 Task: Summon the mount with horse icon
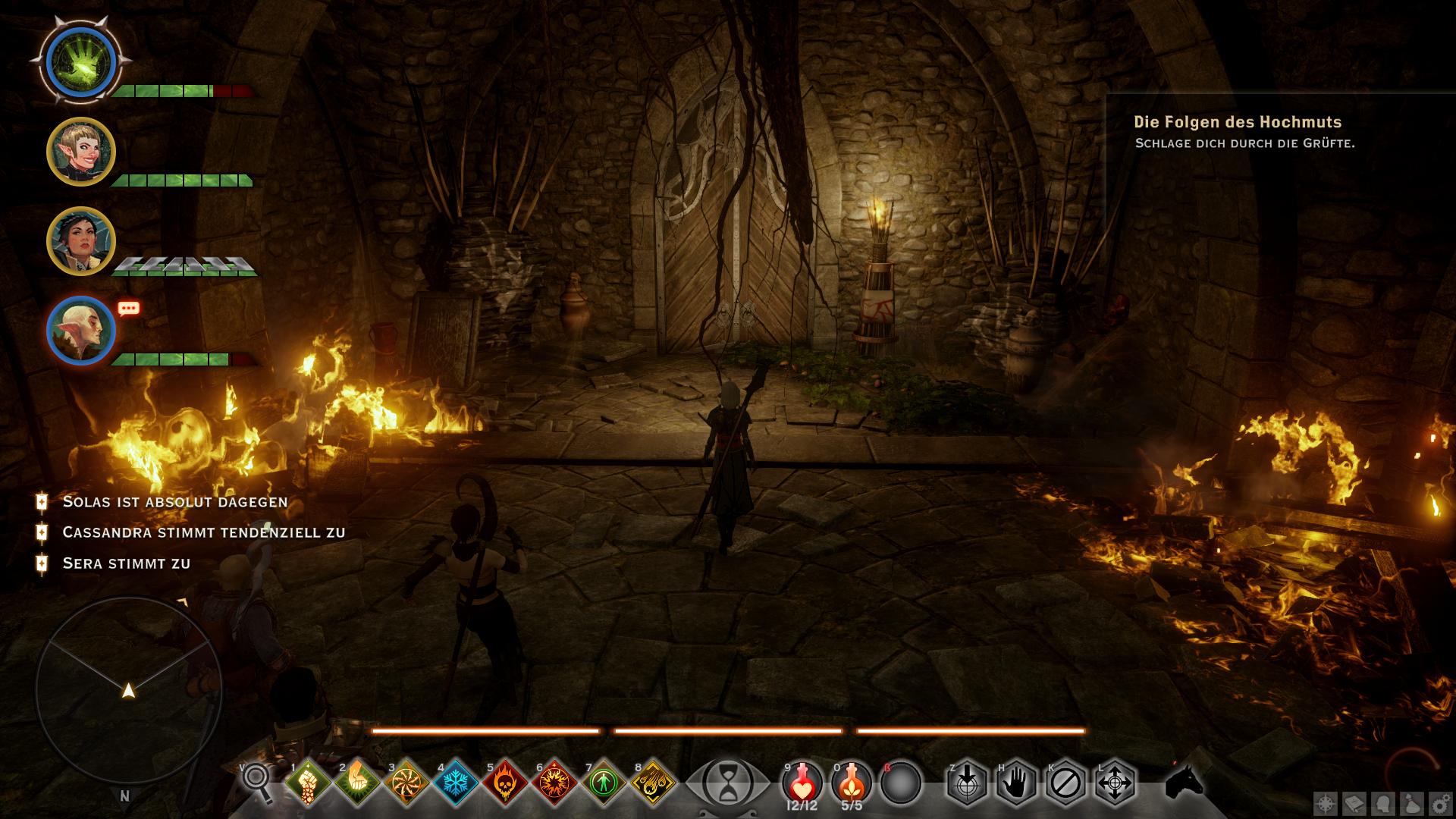coord(1184,781)
